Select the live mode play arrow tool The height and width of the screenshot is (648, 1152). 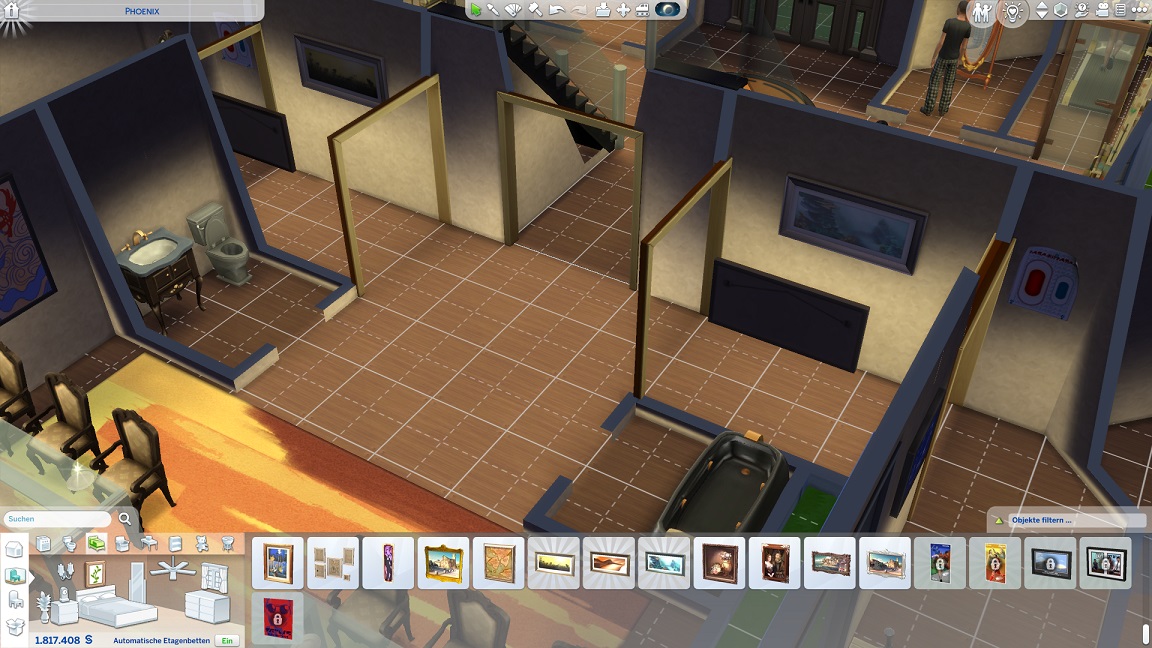[x=476, y=10]
